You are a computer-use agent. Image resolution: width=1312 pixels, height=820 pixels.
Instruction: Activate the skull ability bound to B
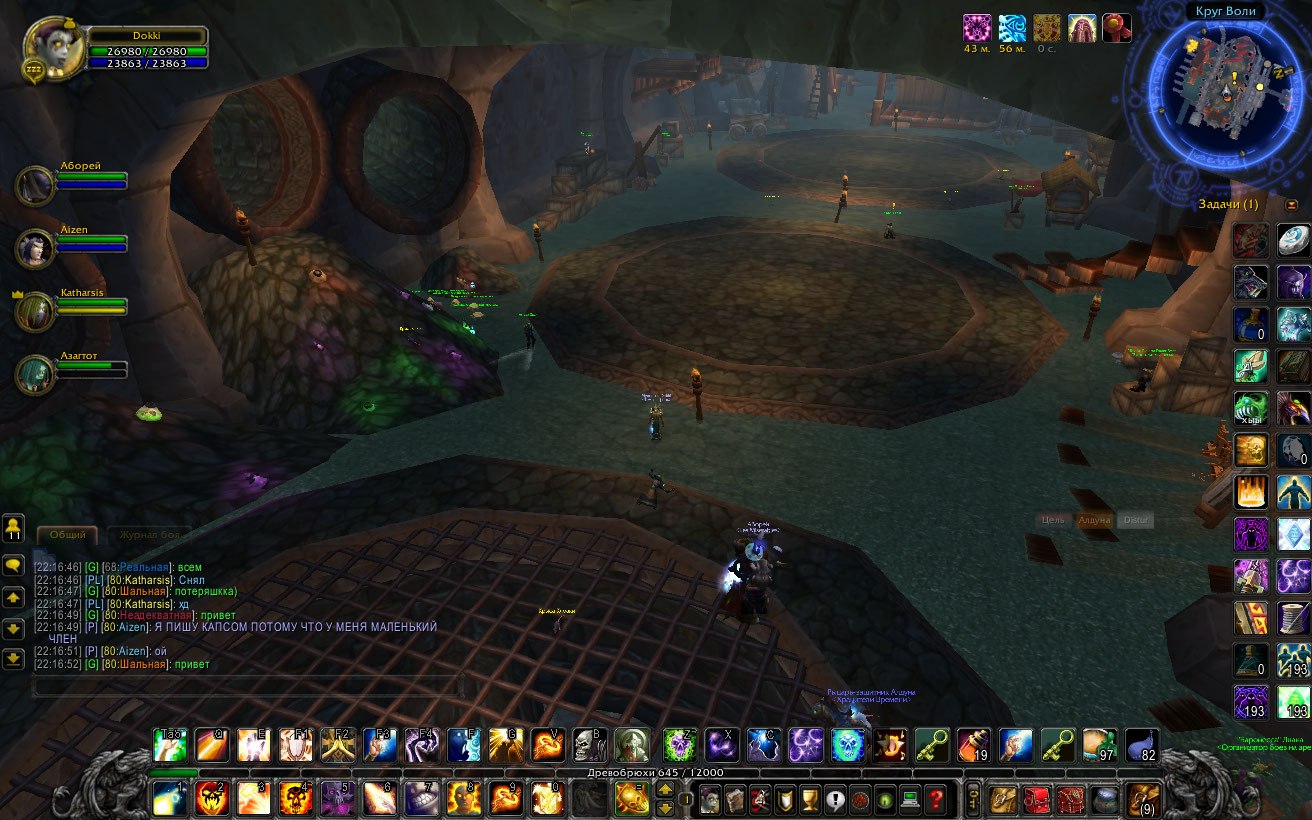(x=589, y=745)
